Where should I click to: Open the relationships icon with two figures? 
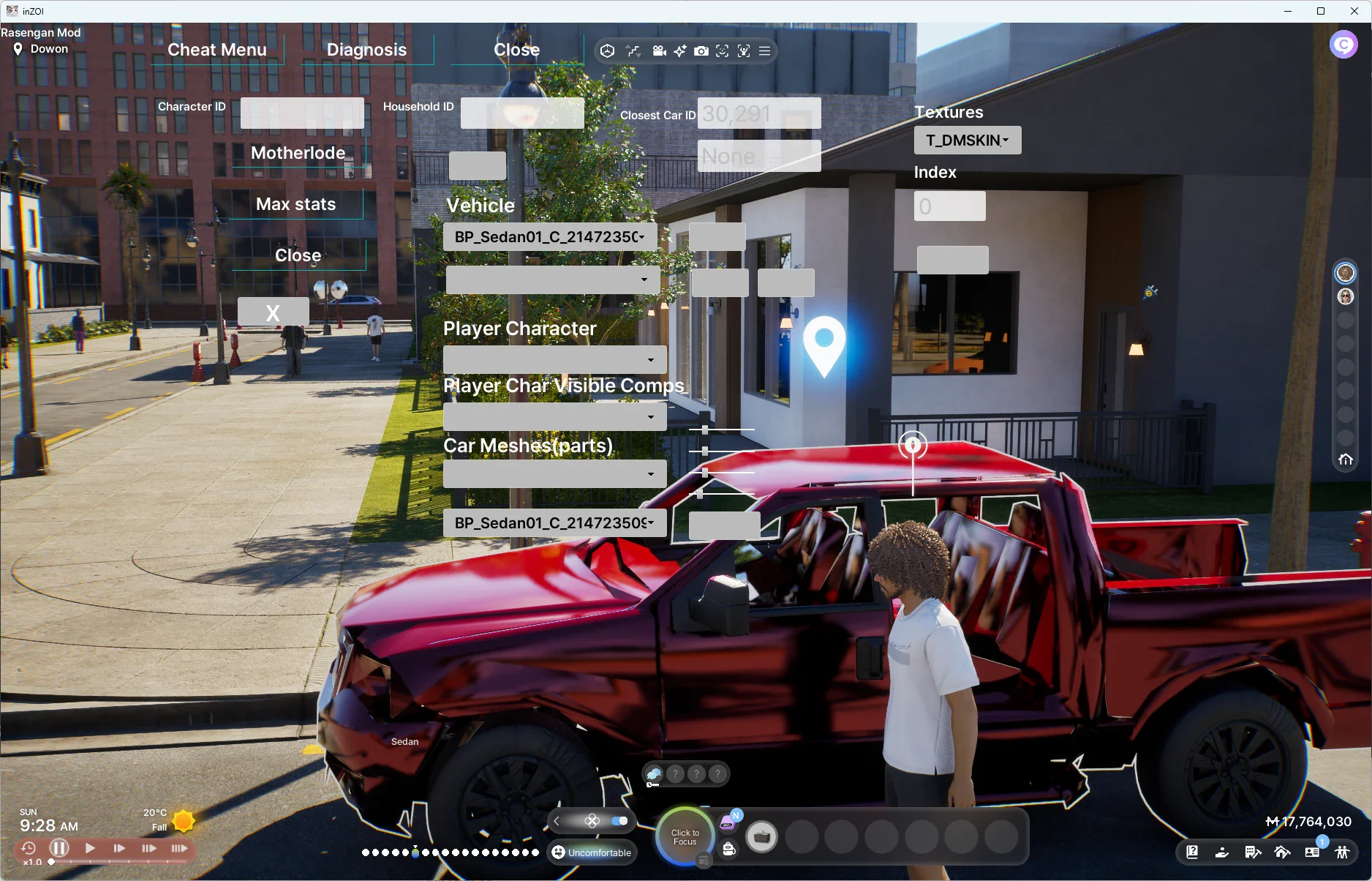pyautogui.click(x=1343, y=852)
